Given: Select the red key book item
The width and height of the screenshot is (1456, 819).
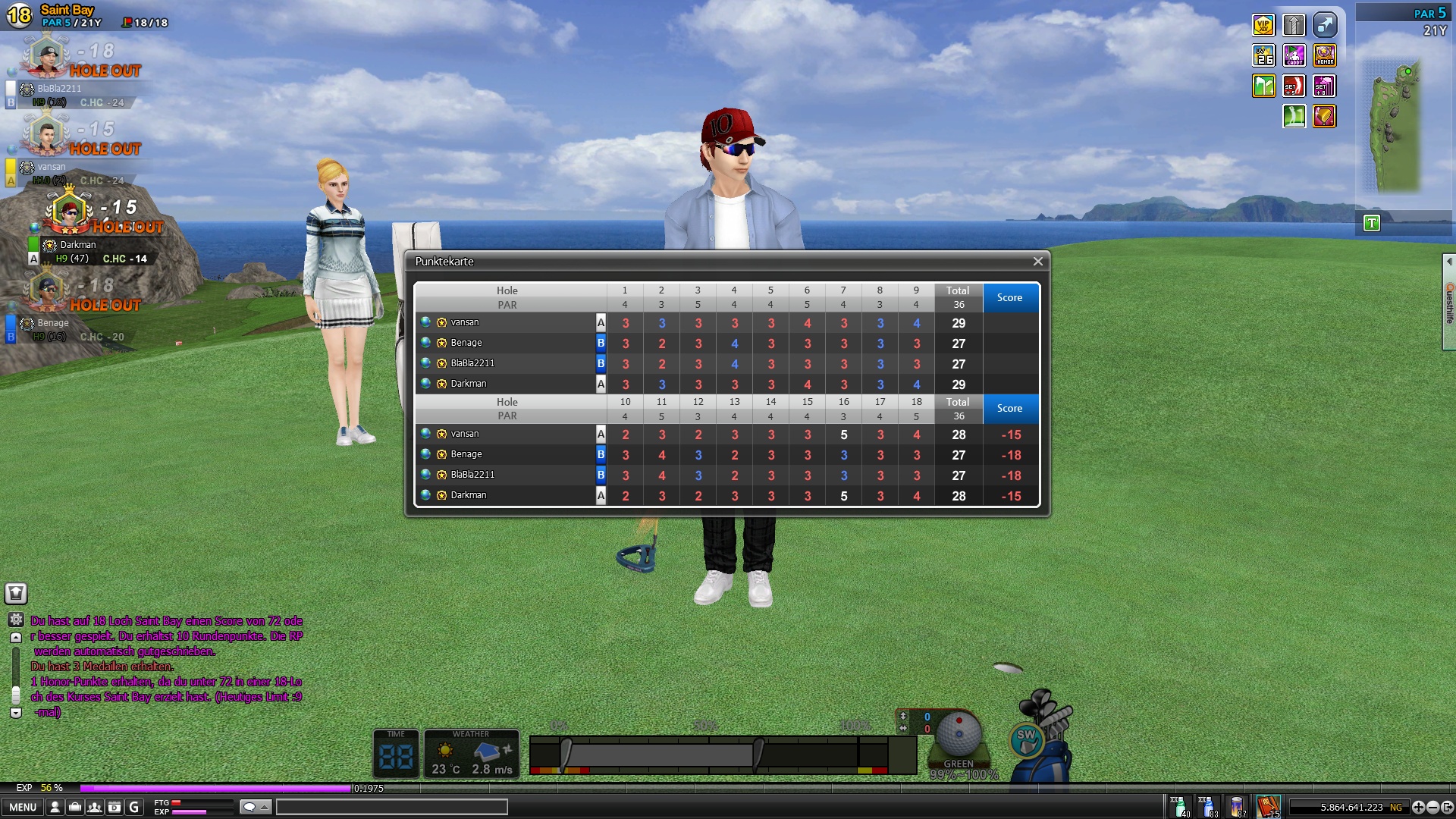Looking at the screenshot, I should (x=1268, y=806).
